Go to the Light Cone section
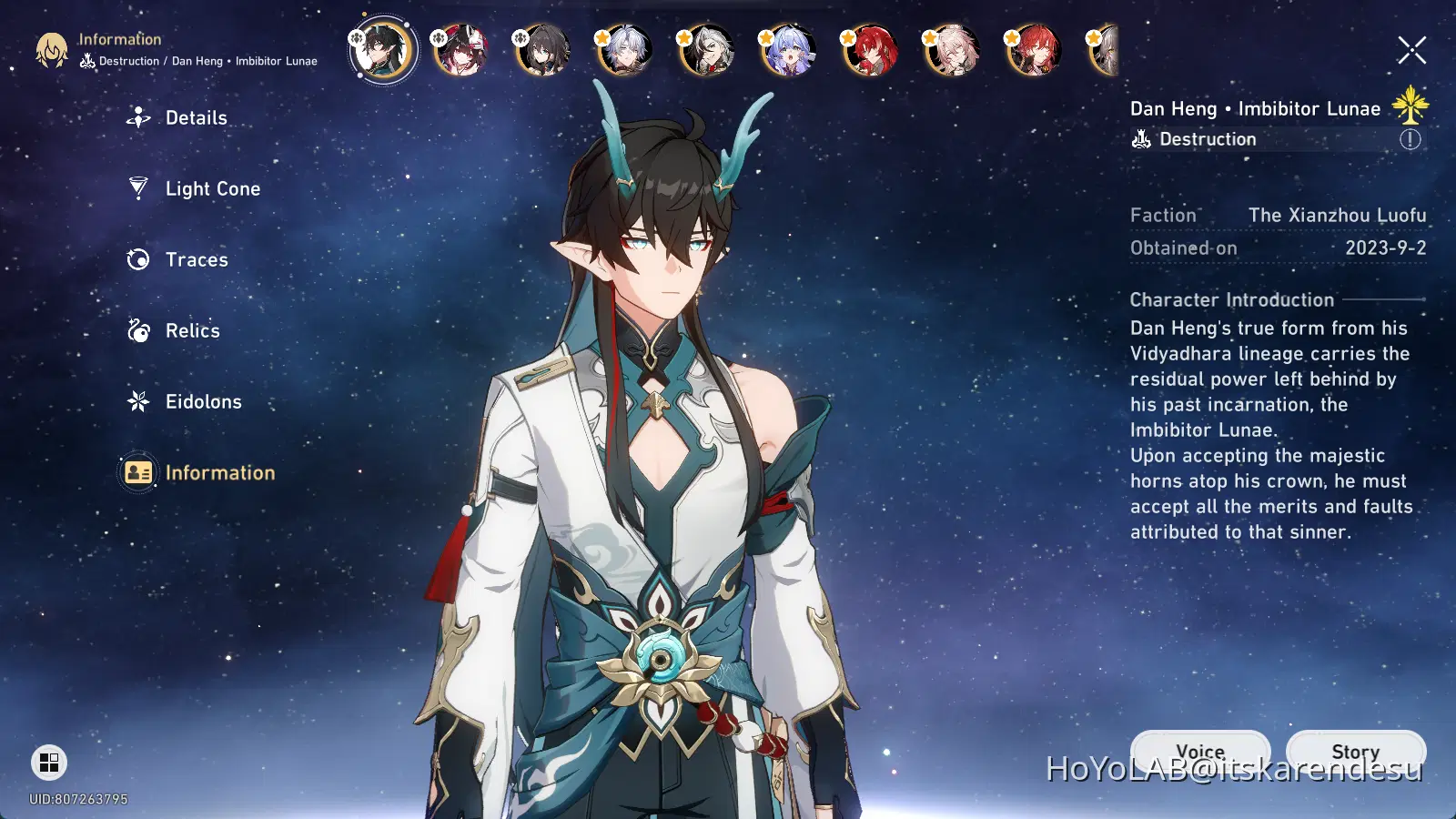The height and width of the screenshot is (819, 1456). 212,189
